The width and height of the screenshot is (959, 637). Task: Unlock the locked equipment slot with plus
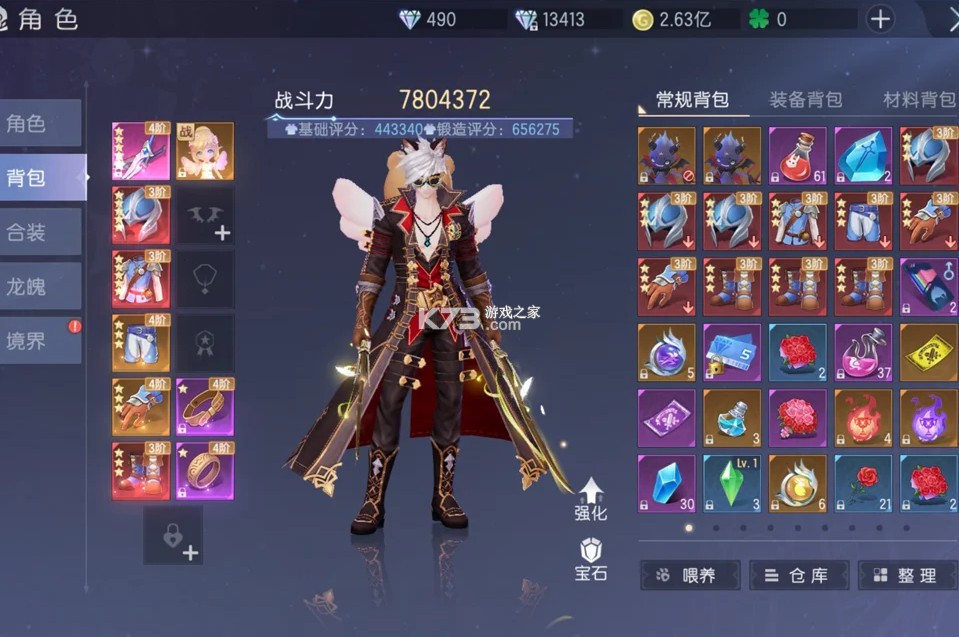(x=173, y=535)
